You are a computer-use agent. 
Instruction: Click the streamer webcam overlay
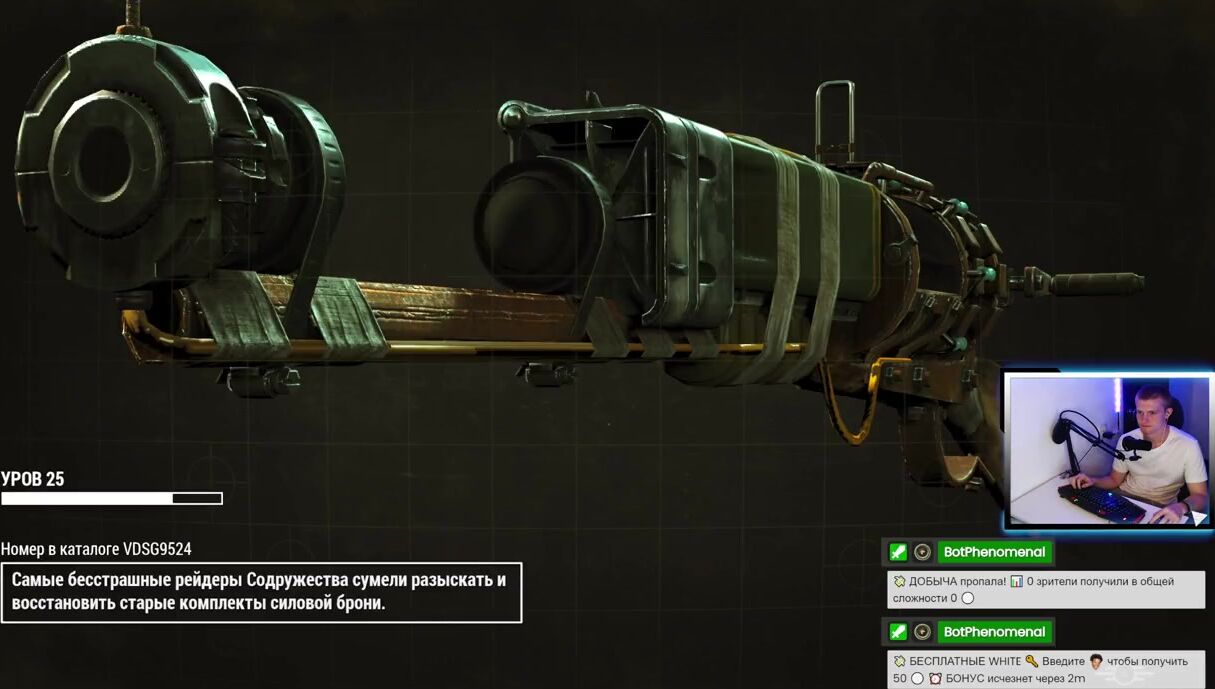tap(1108, 450)
